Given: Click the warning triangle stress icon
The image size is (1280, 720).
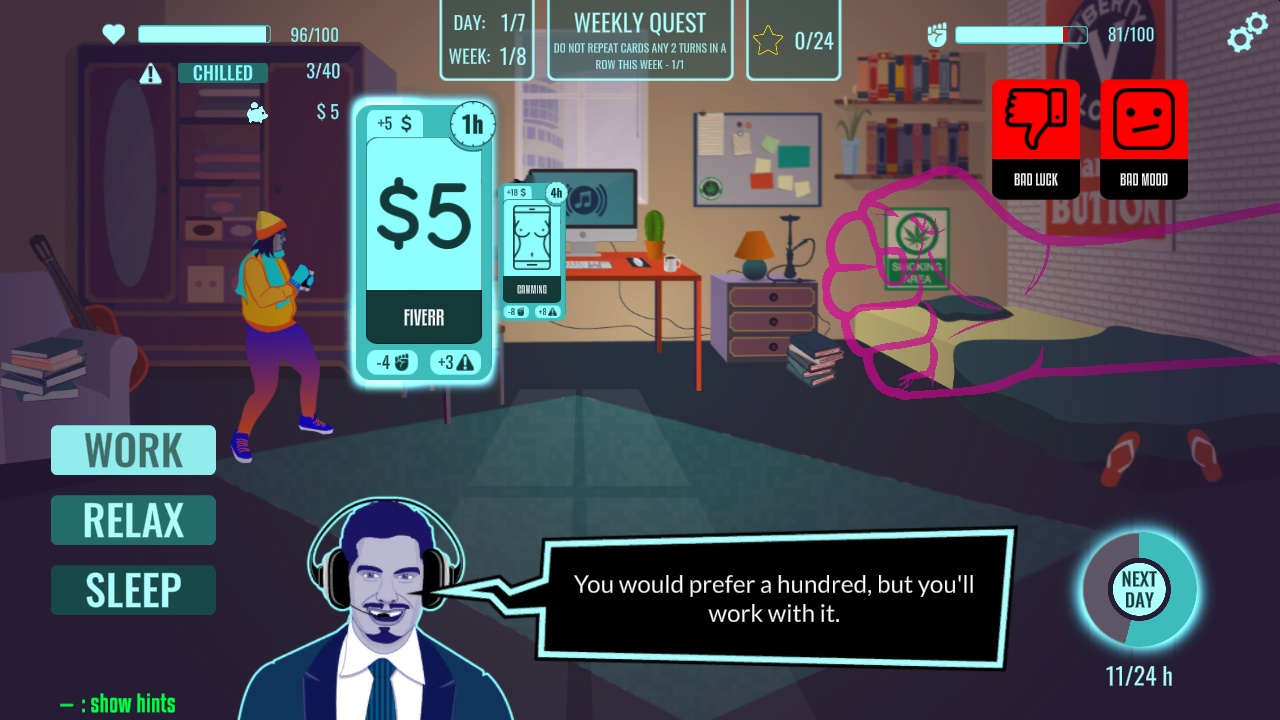Looking at the screenshot, I should pos(151,73).
